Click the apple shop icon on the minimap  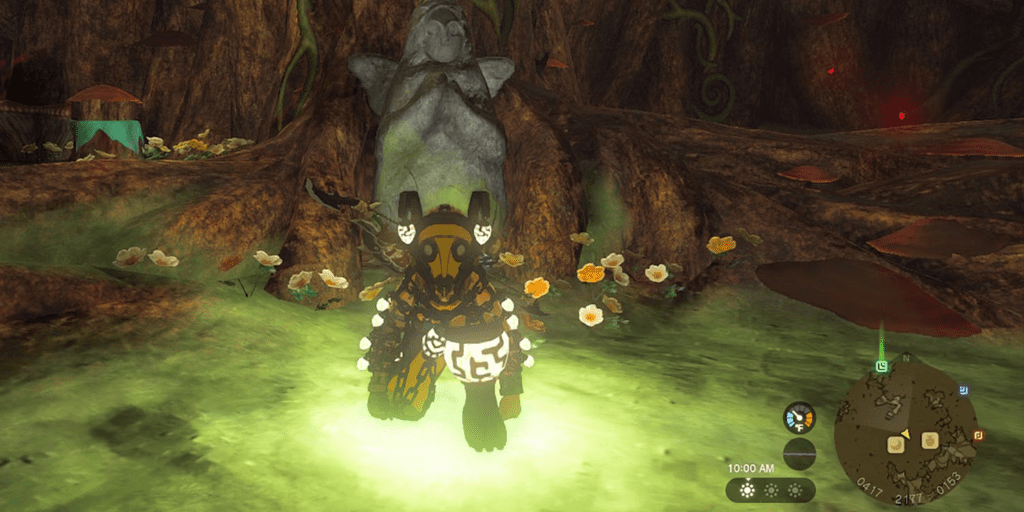click(x=929, y=440)
